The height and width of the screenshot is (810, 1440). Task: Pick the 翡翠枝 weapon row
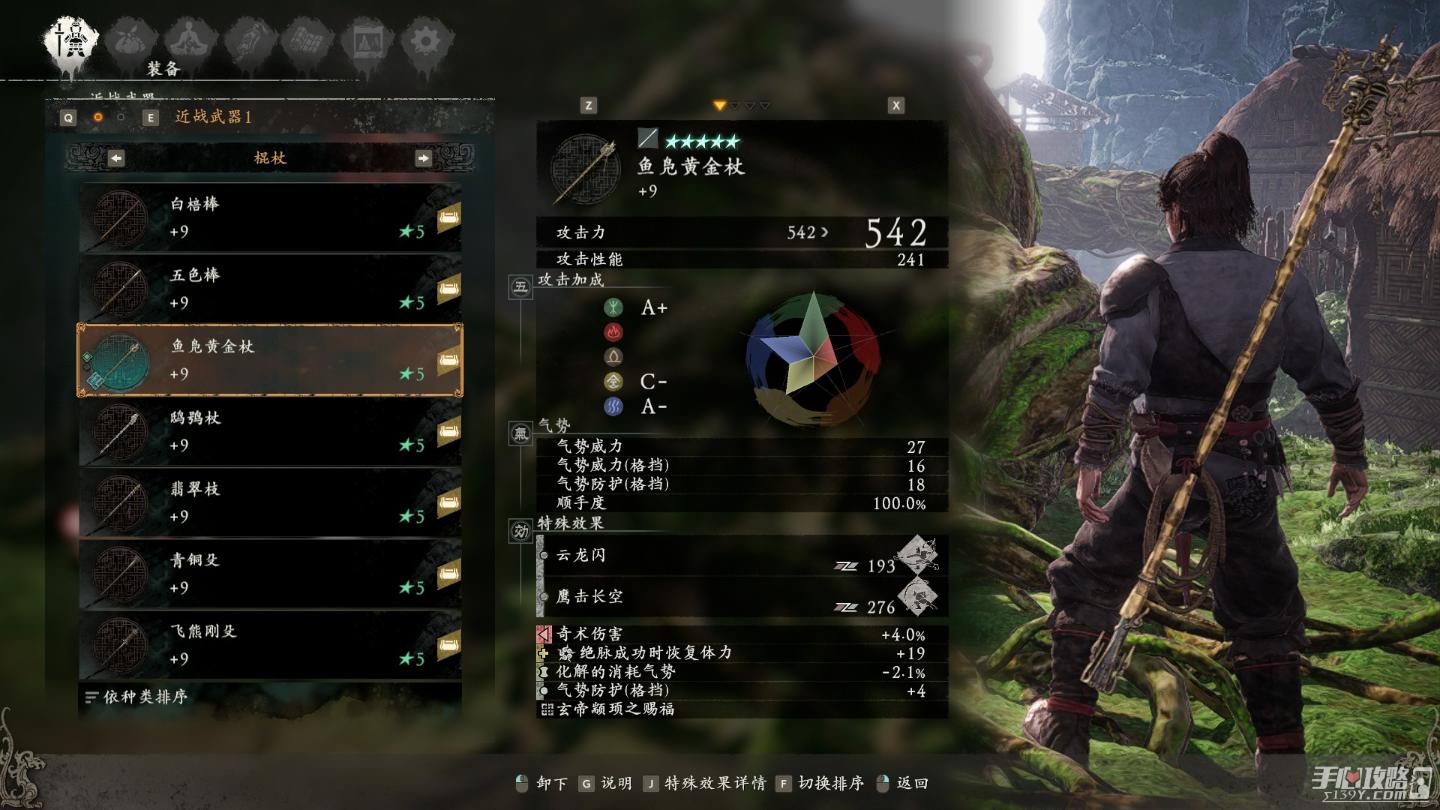point(270,502)
